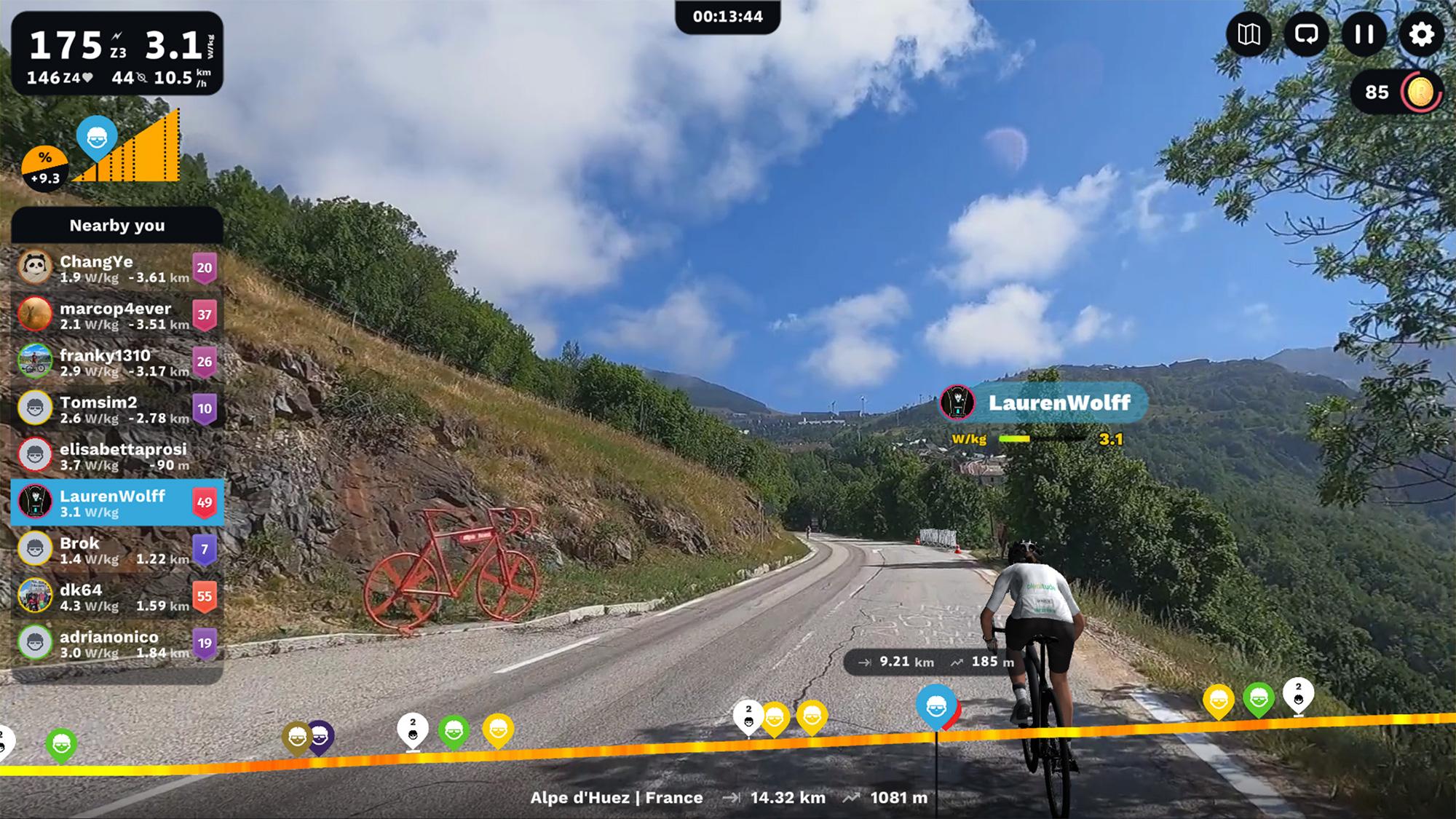Pause the ride
Viewport: 1456px width, 819px height.
(x=1364, y=34)
